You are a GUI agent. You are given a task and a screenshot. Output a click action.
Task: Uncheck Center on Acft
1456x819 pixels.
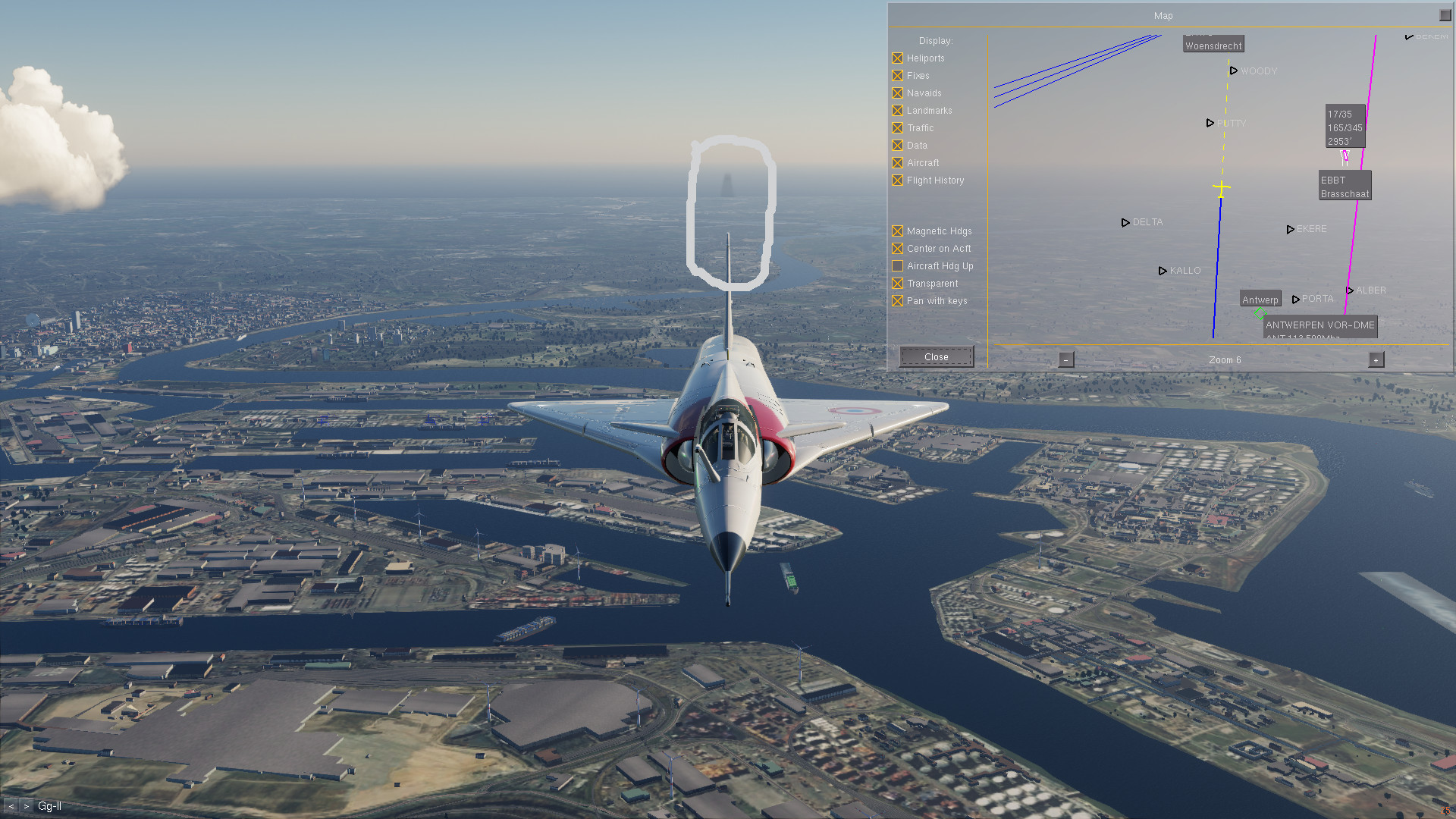898,249
